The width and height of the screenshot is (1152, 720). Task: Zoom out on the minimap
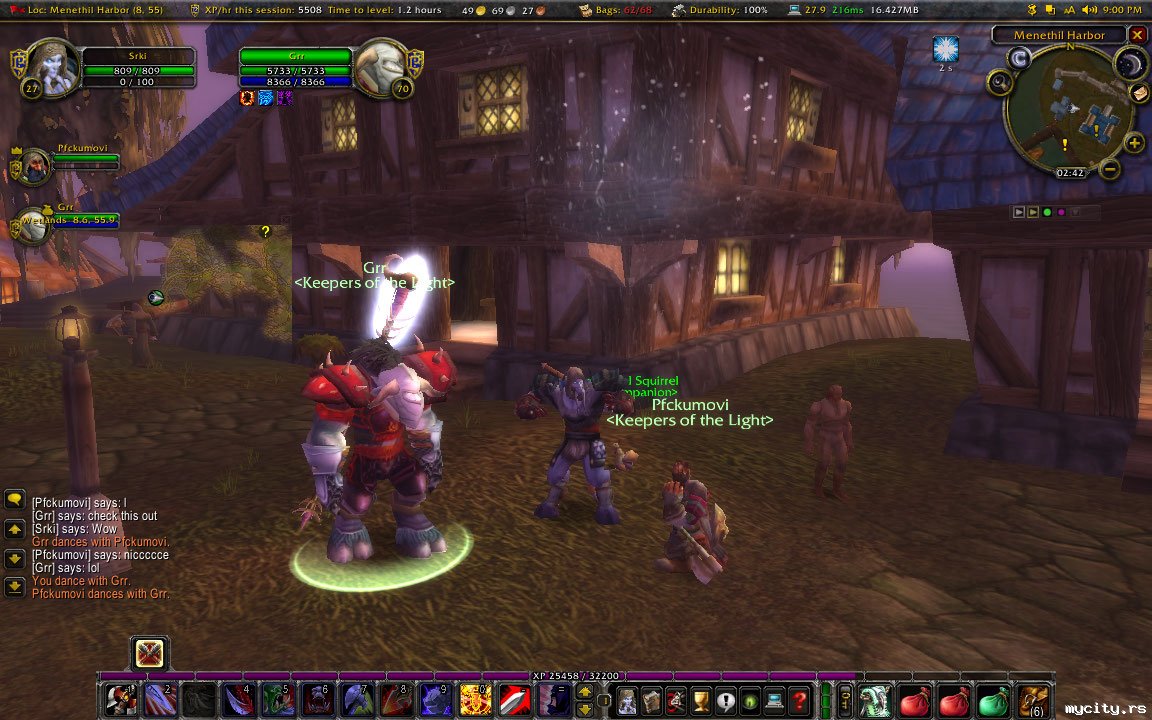coord(1110,169)
